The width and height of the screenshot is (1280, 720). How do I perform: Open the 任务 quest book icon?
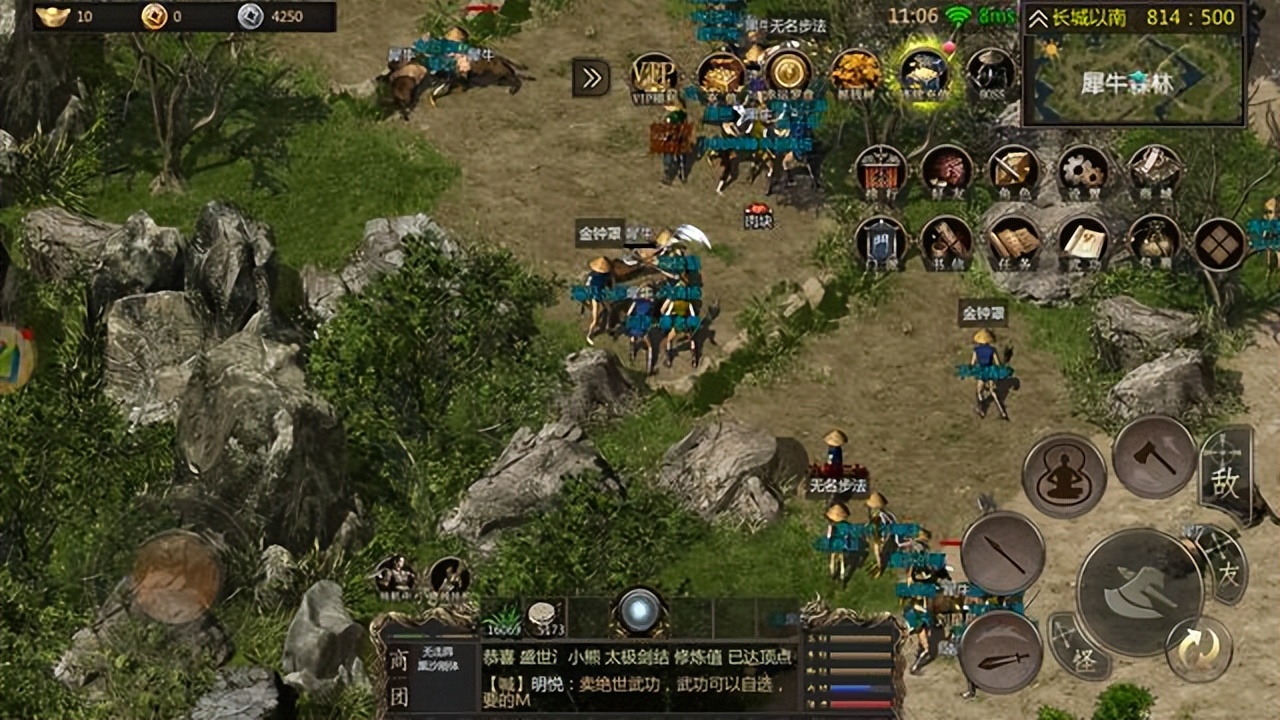tap(1015, 242)
